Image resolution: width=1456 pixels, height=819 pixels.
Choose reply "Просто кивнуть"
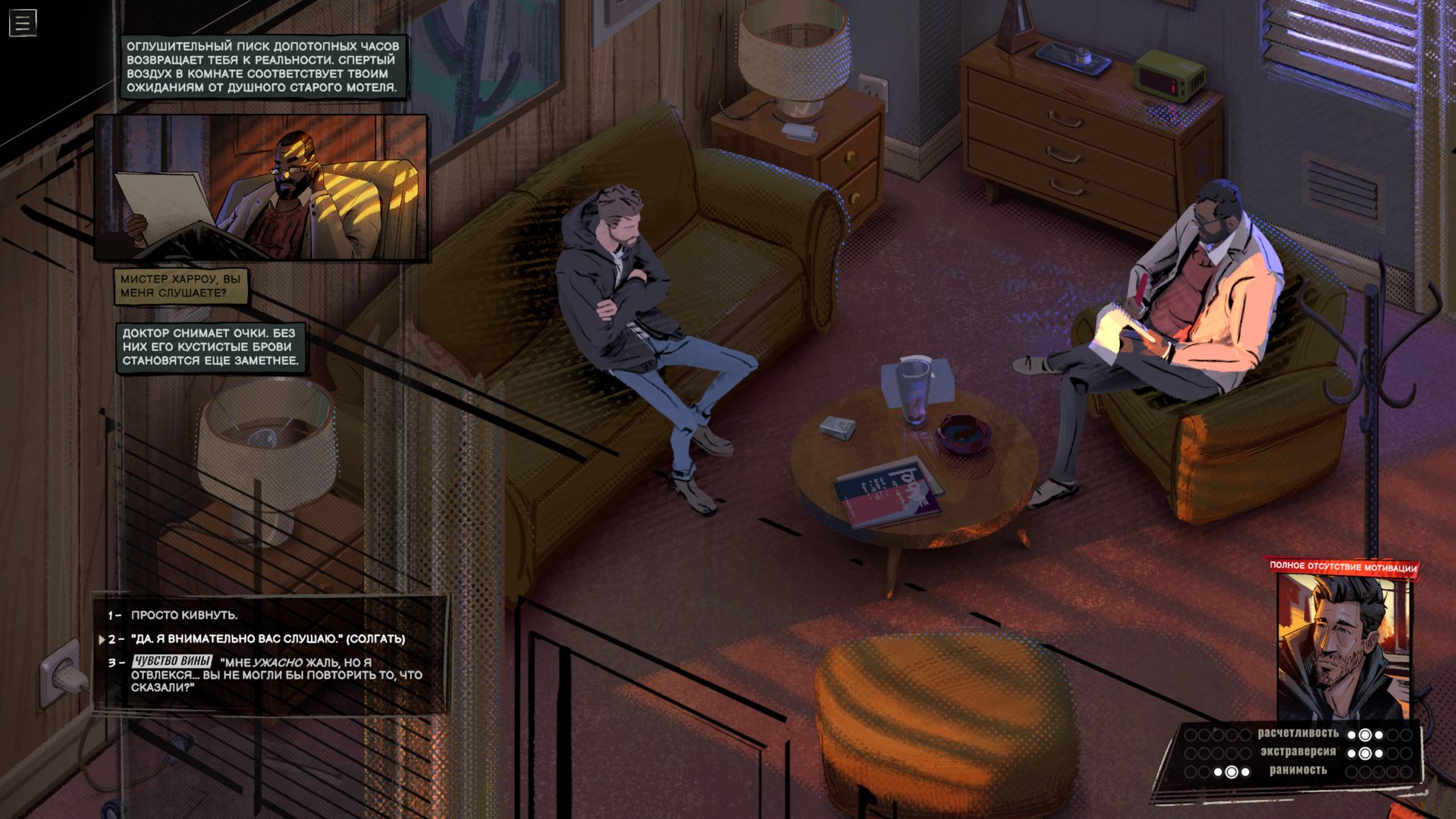184,615
